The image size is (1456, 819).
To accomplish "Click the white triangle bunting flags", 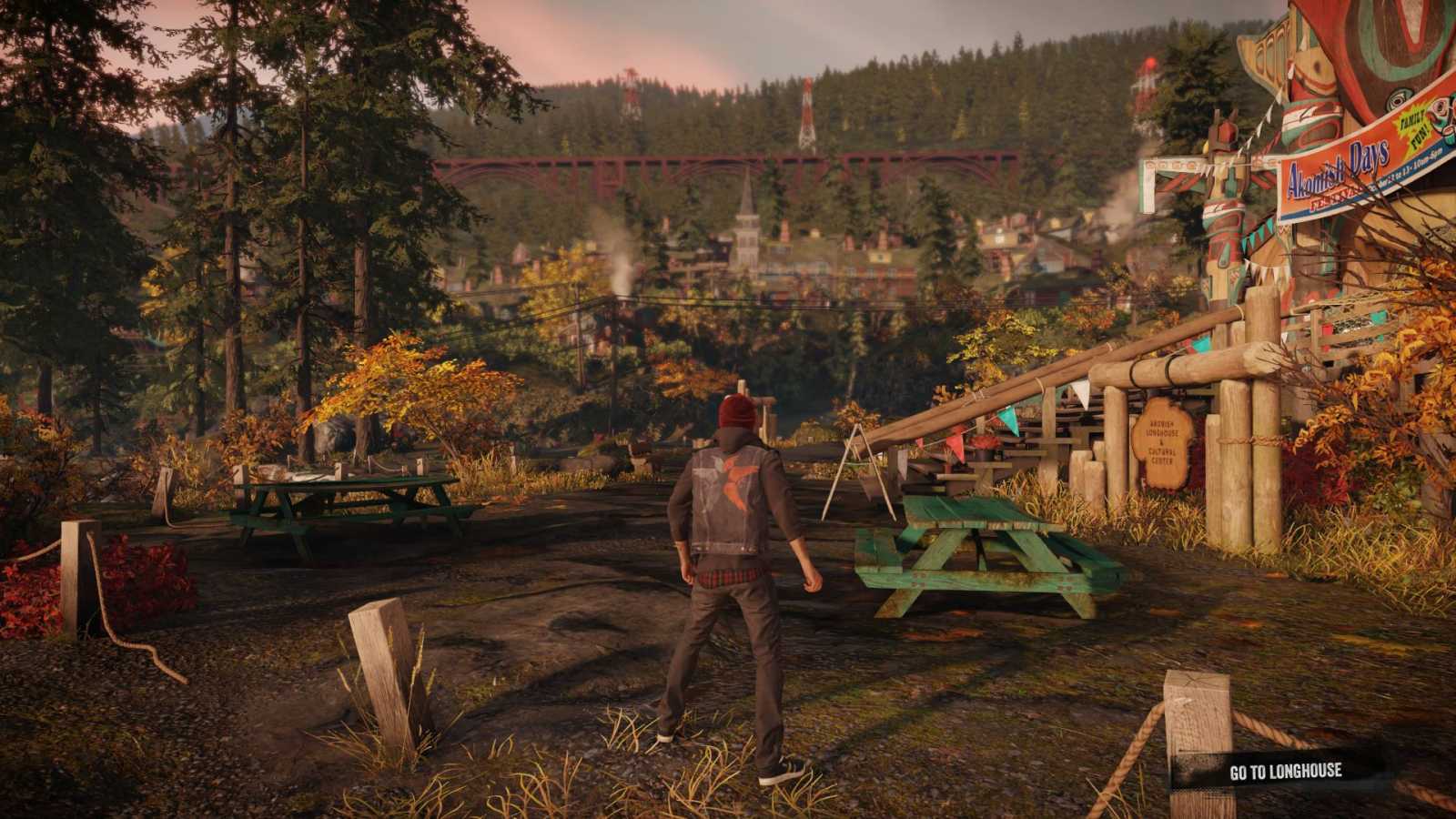I will tap(1080, 393).
